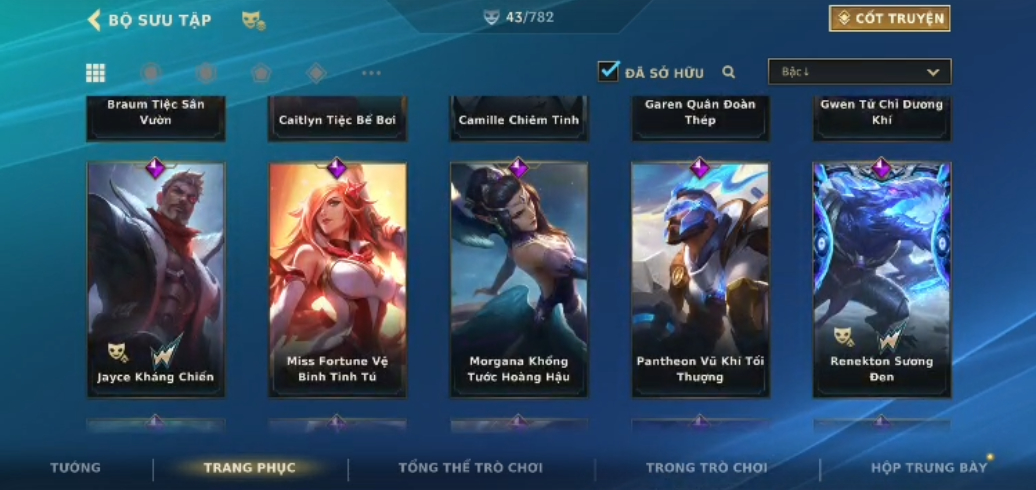View Renekton Sương Đen skin card
The height and width of the screenshot is (490, 1036).
881,279
